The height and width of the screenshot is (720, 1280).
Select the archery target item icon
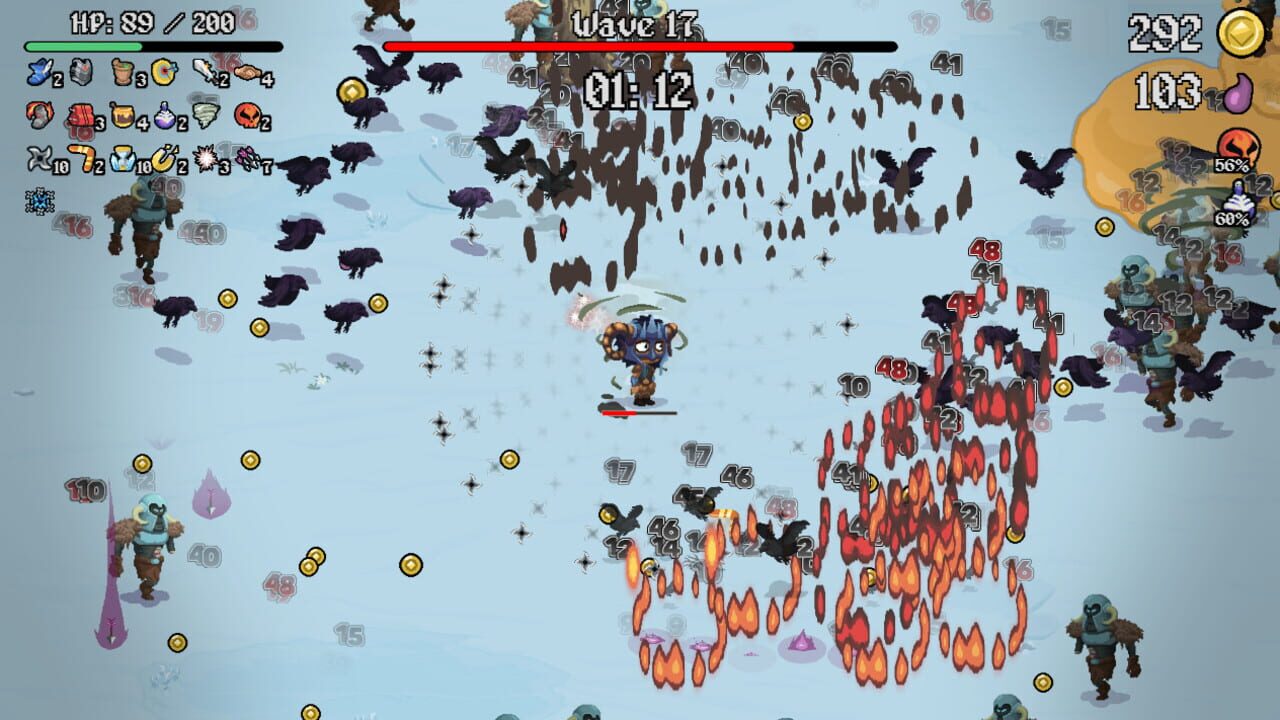(x=162, y=72)
